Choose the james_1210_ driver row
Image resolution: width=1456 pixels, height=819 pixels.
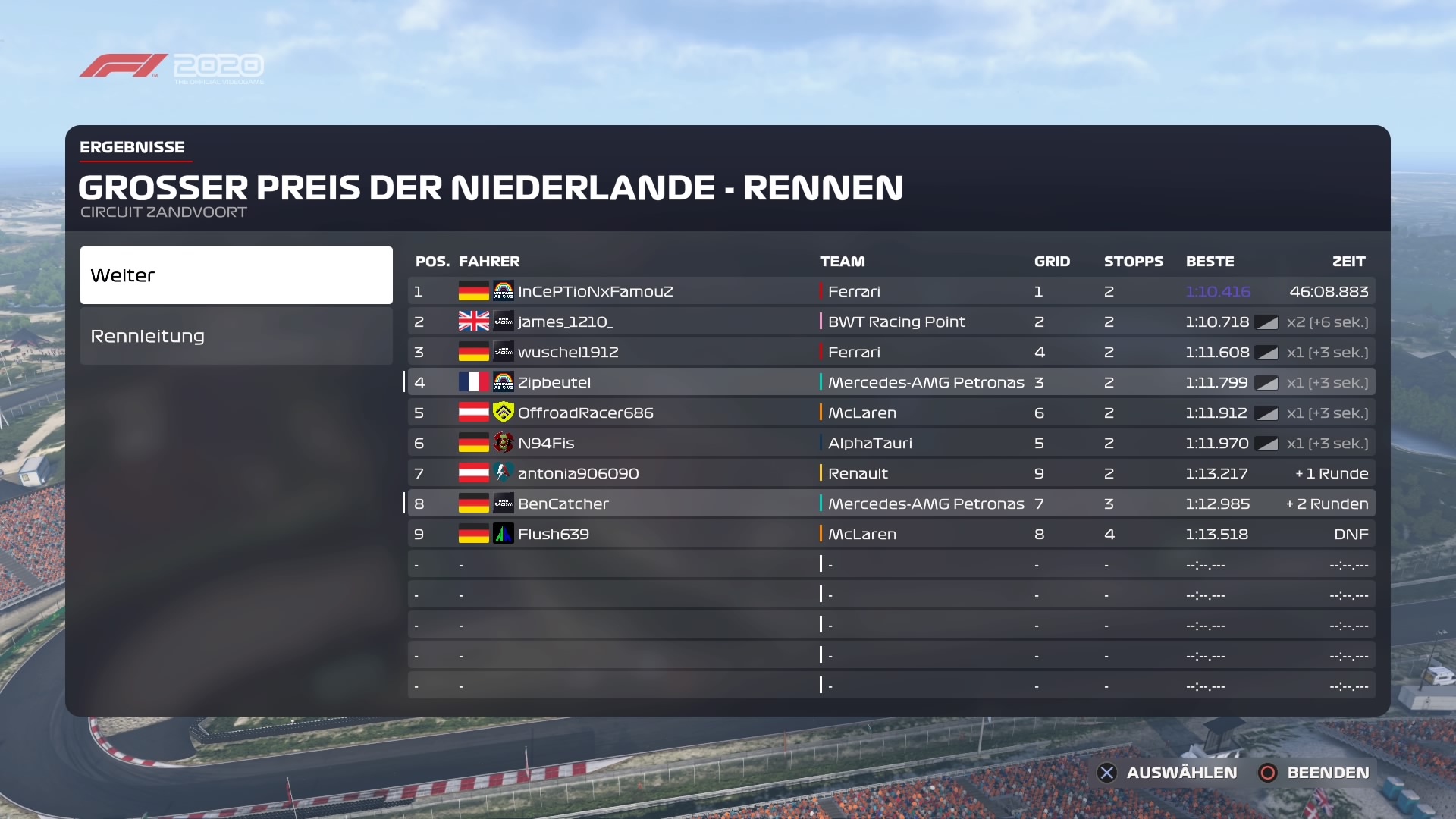coord(891,322)
